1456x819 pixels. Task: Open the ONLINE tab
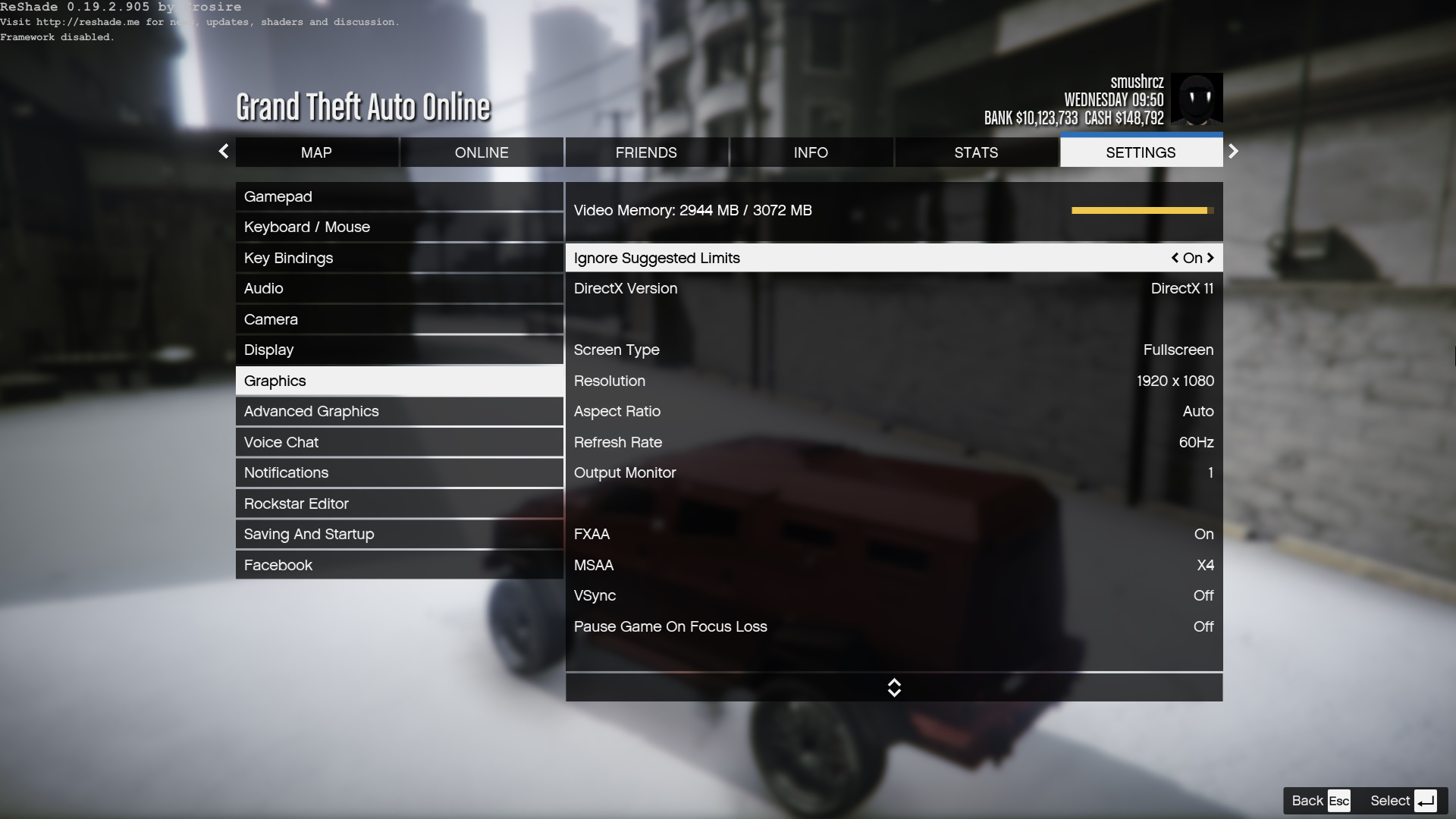tap(482, 152)
